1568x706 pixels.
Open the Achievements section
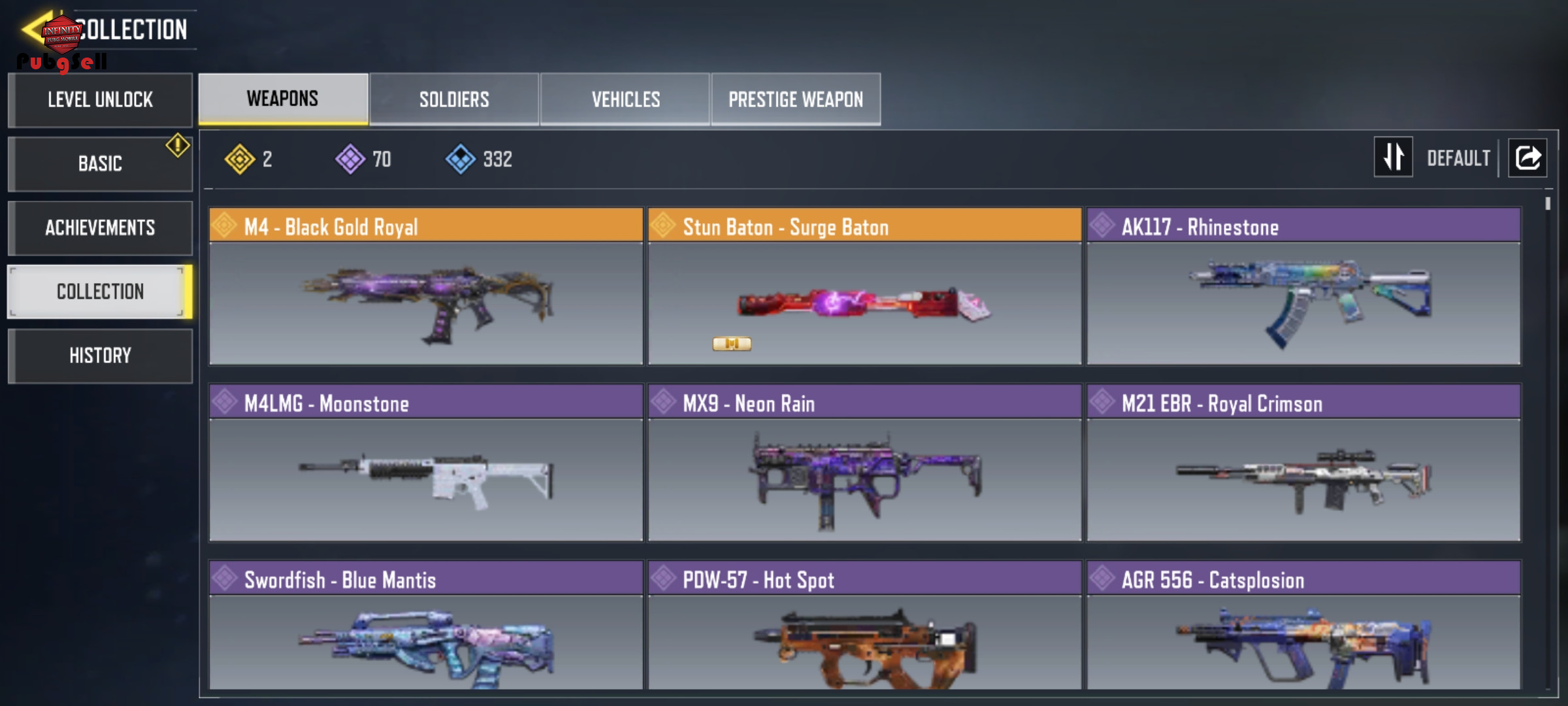click(x=100, y=227)
